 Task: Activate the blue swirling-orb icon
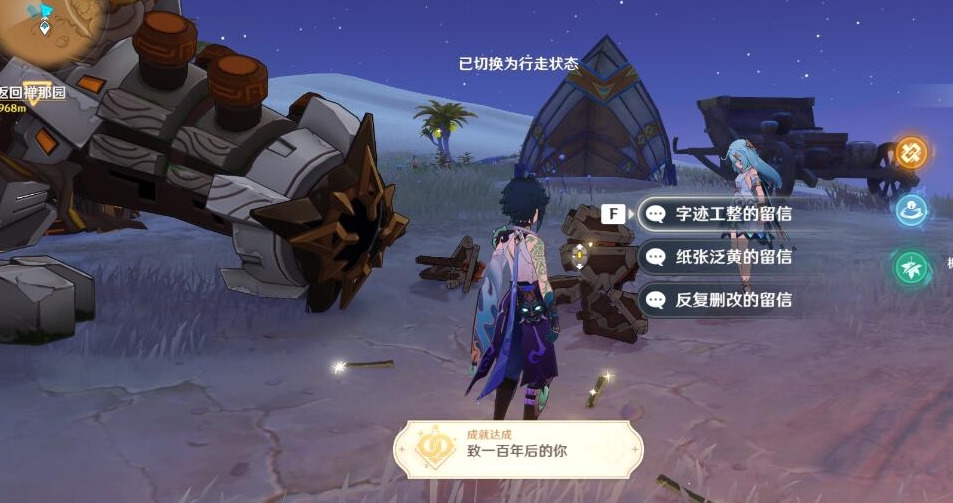coord(911,210)
